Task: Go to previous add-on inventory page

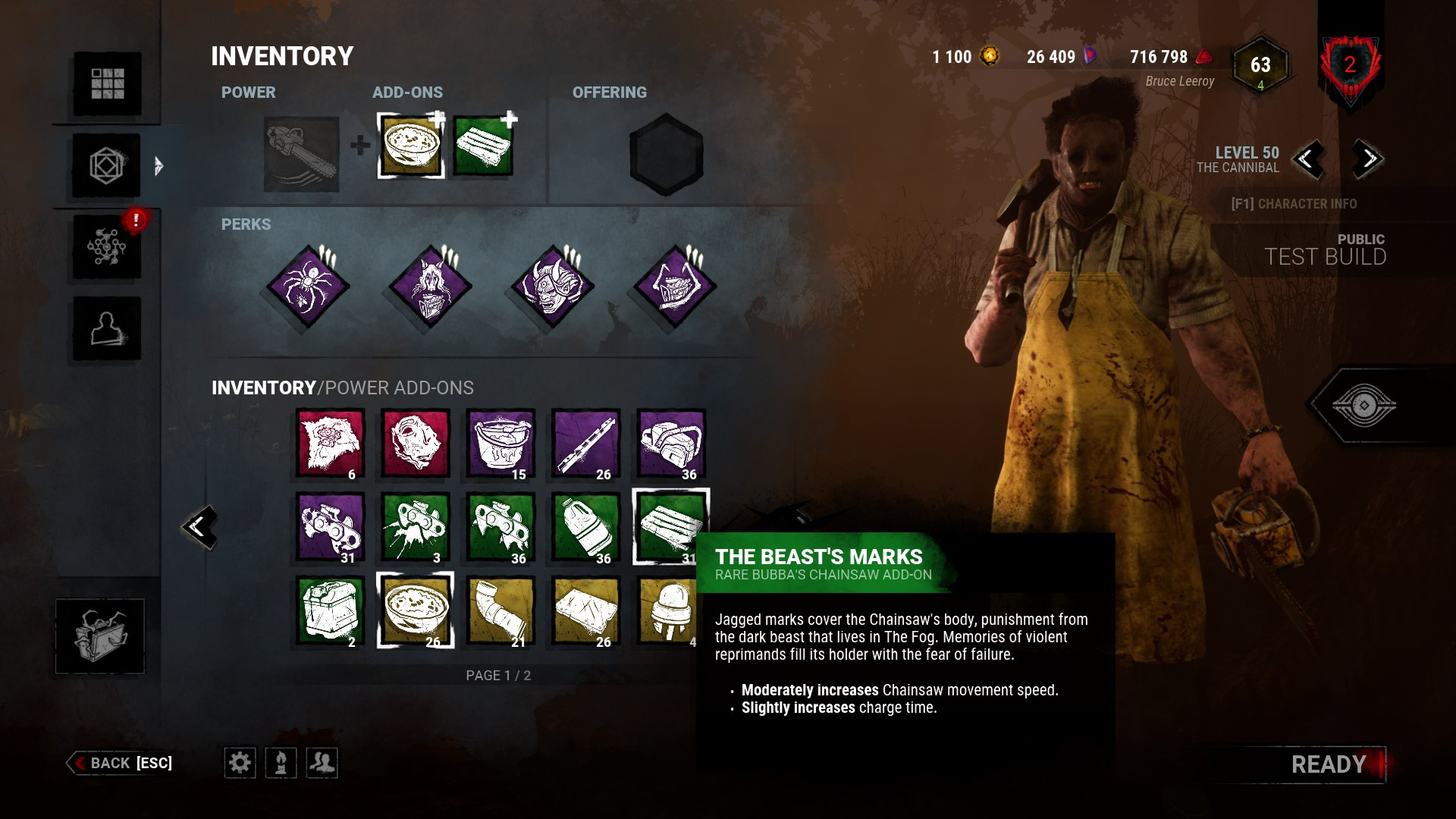Action: (x=200, y=526)
